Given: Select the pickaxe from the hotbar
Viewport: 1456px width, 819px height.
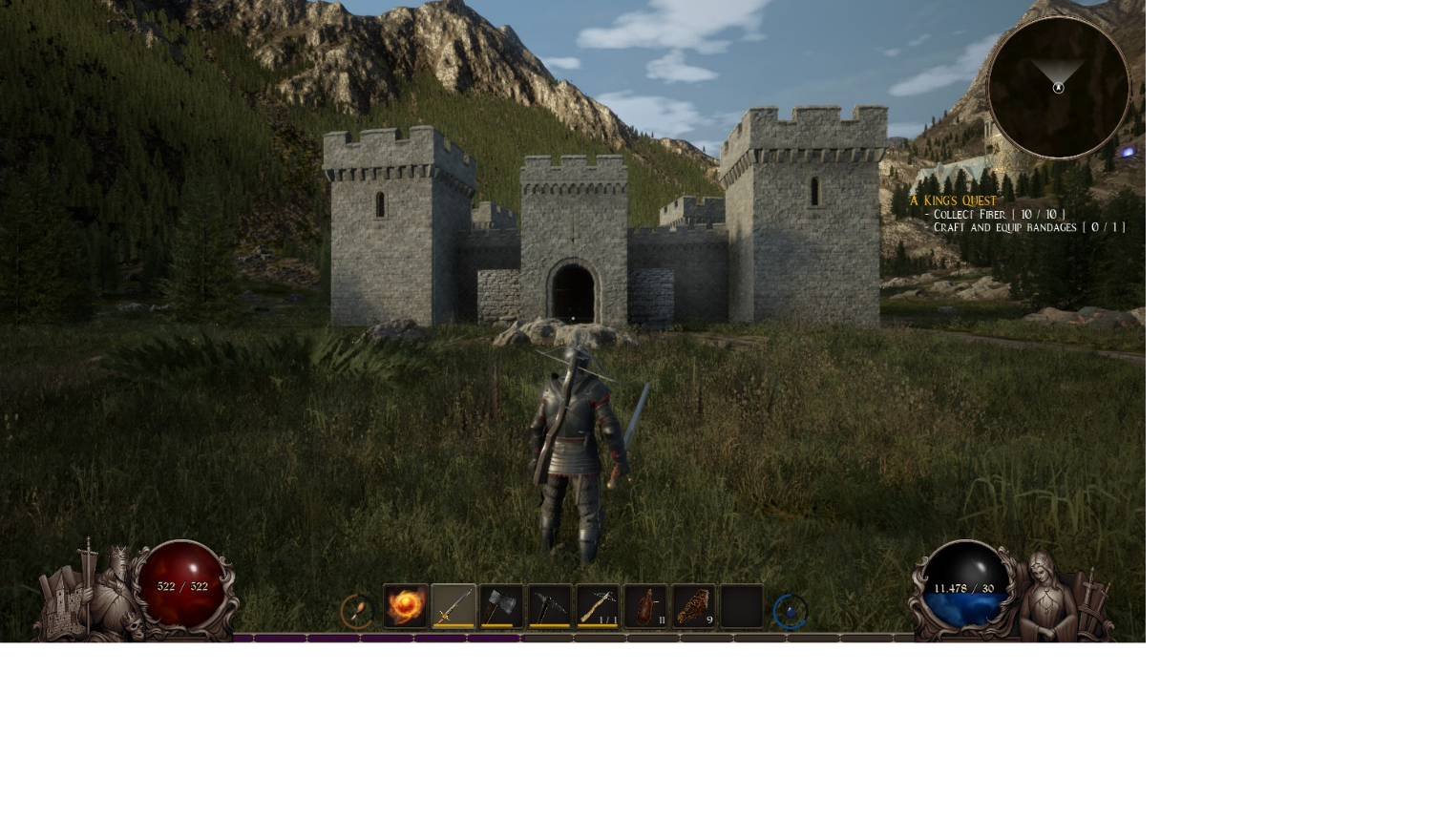Looking at the screenshot, I should point(550,605).
